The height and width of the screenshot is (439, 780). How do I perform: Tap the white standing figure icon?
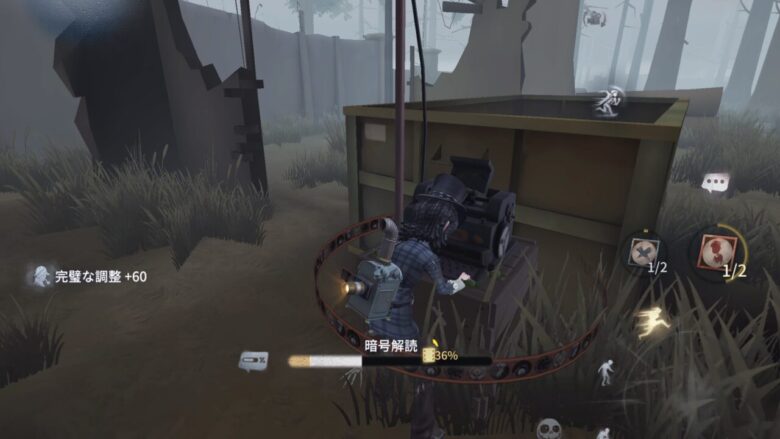click(606, 373)
